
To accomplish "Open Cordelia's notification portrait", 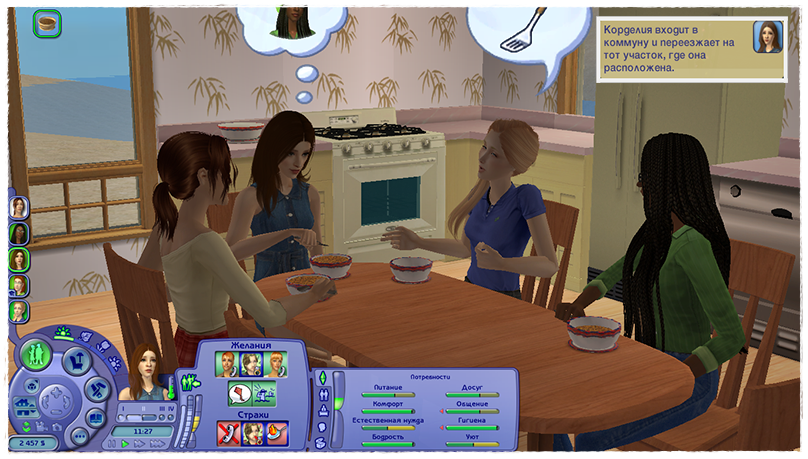I will tap(768, 37).
